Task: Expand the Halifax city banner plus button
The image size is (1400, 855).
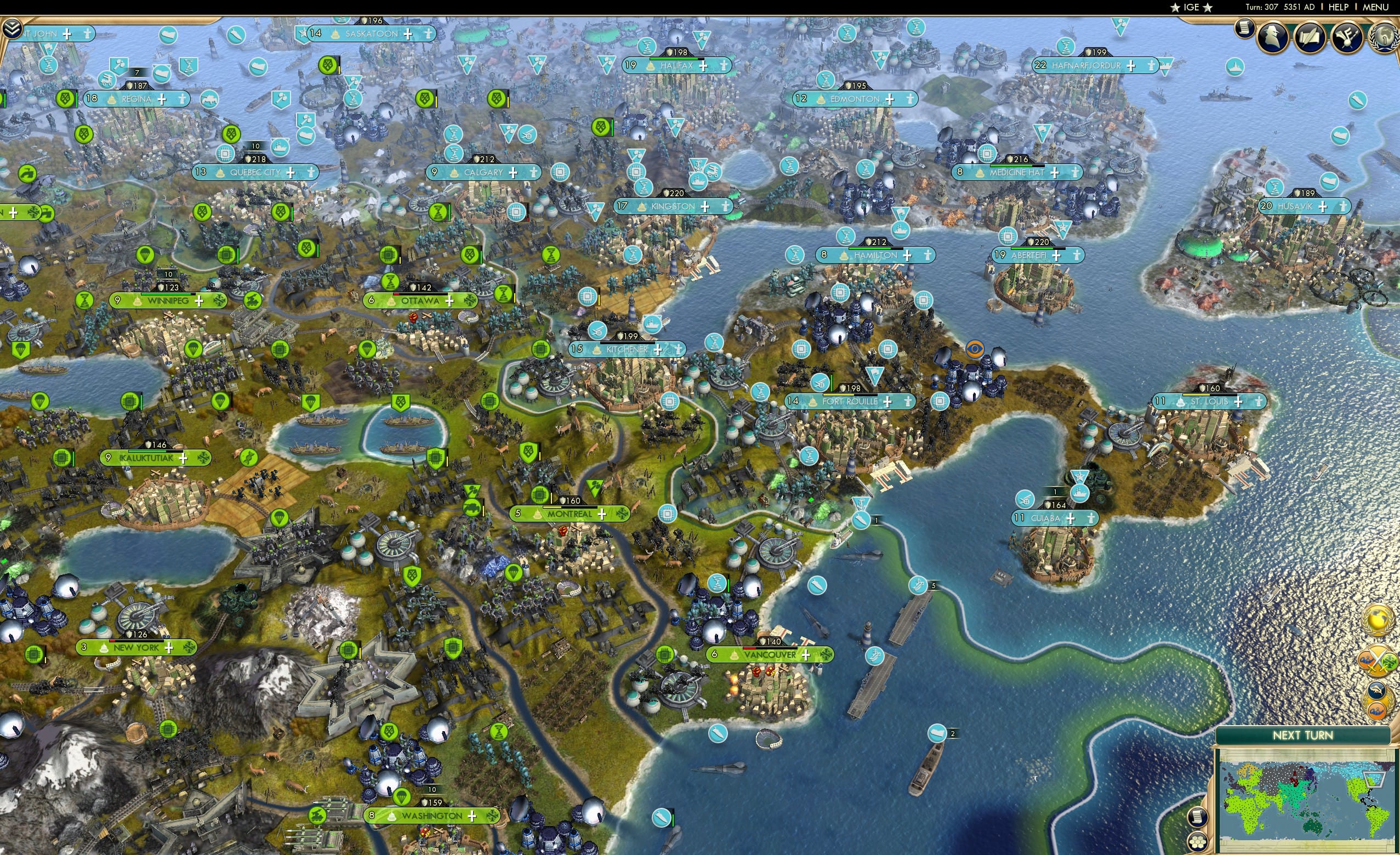Action: [703, 67]
